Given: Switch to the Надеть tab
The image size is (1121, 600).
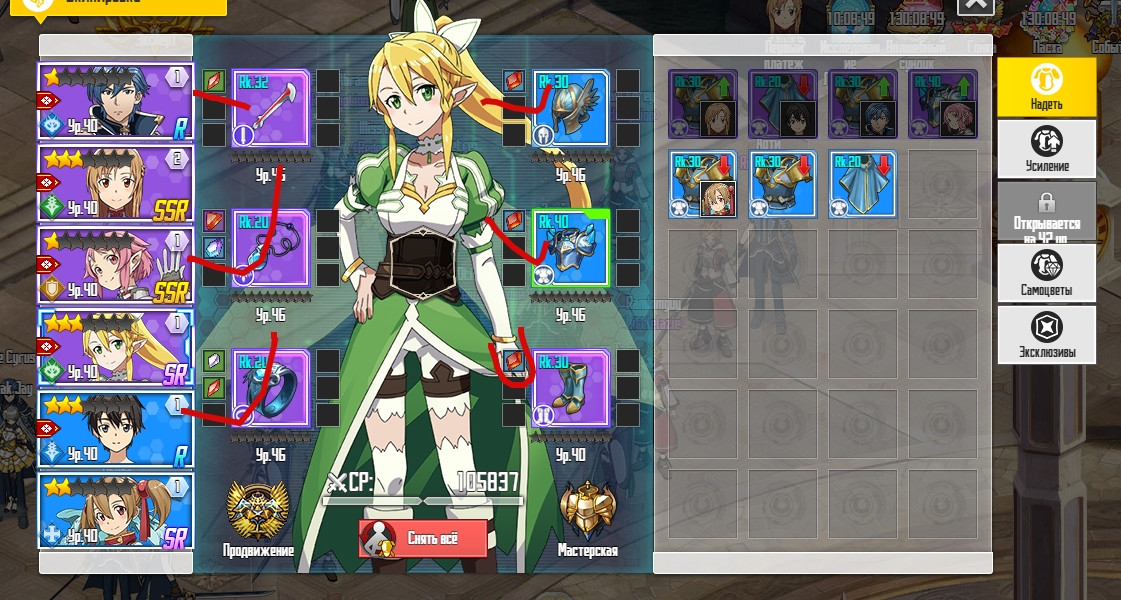Looking at the screenshot, I should pos(1046,87).
